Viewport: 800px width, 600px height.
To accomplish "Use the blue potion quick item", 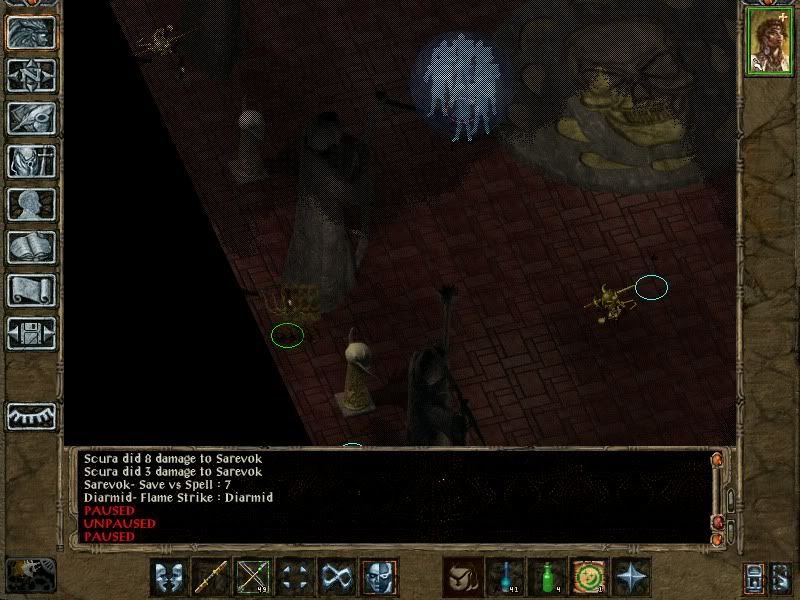I will [505, 577].
